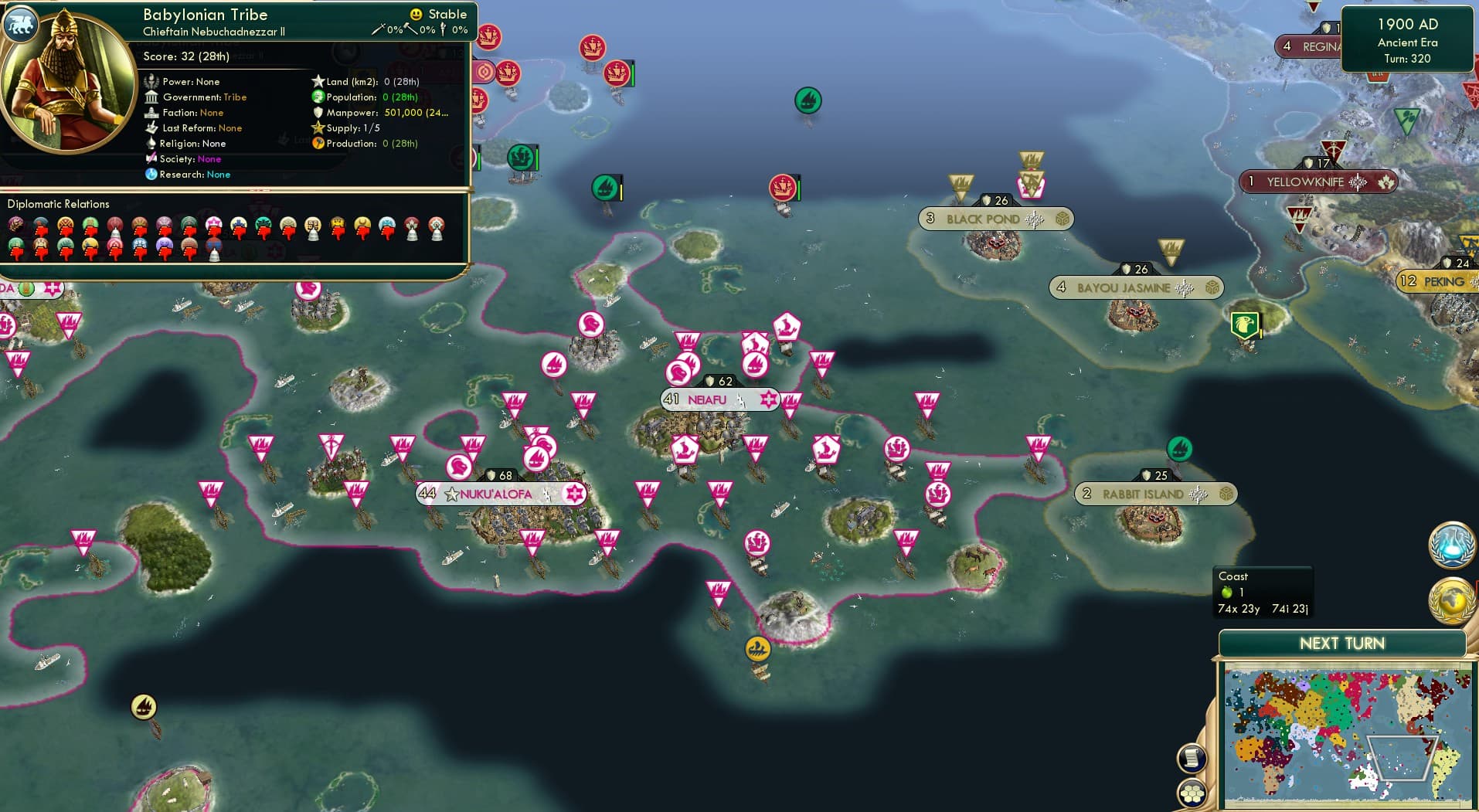Click the Stable smiley stability indicator
Image resolution: width=1479 pixels, height=812 pixels.
tap(416, 14)
